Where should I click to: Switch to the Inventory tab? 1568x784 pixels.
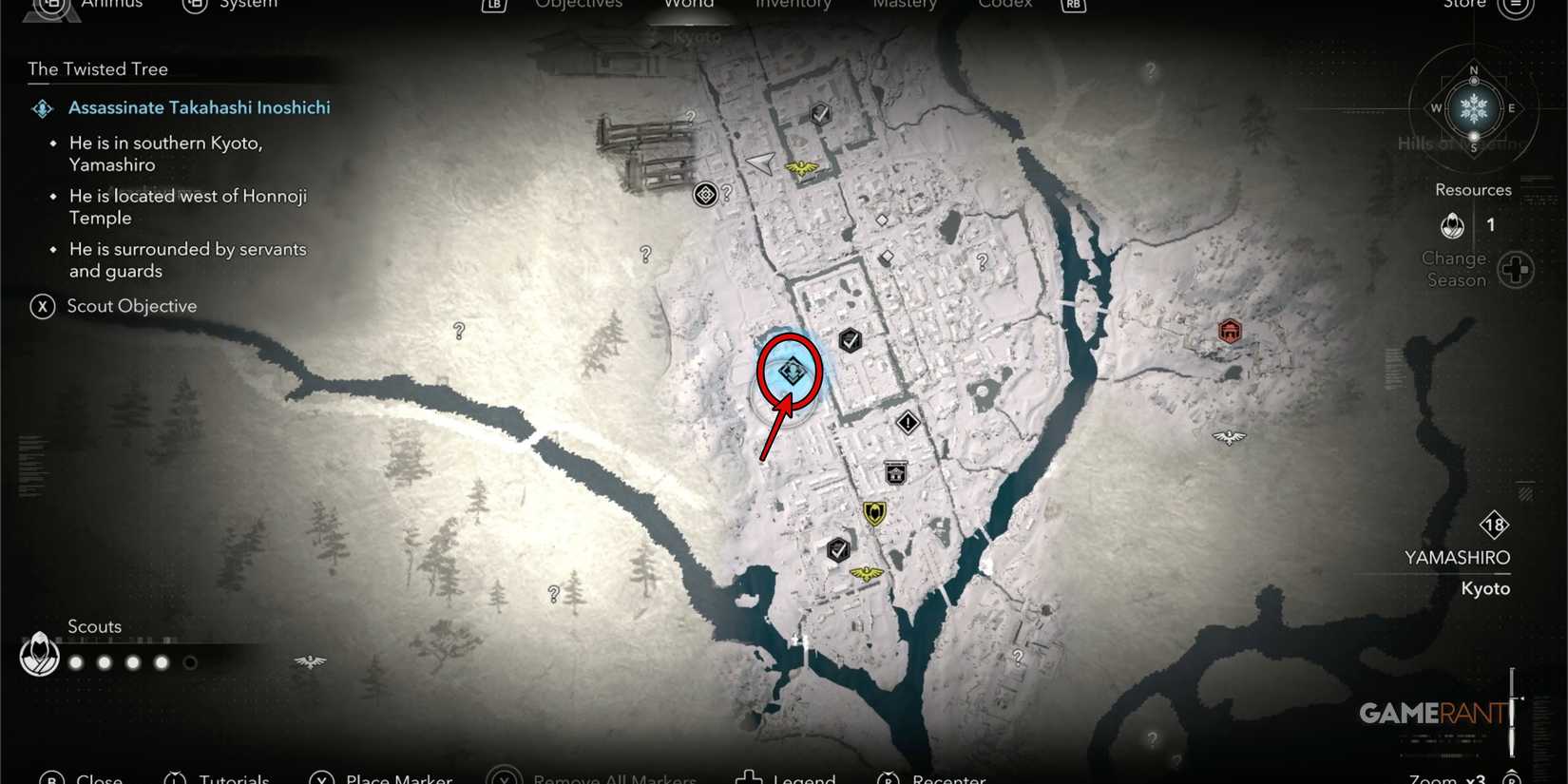click(x=794, y=6)
